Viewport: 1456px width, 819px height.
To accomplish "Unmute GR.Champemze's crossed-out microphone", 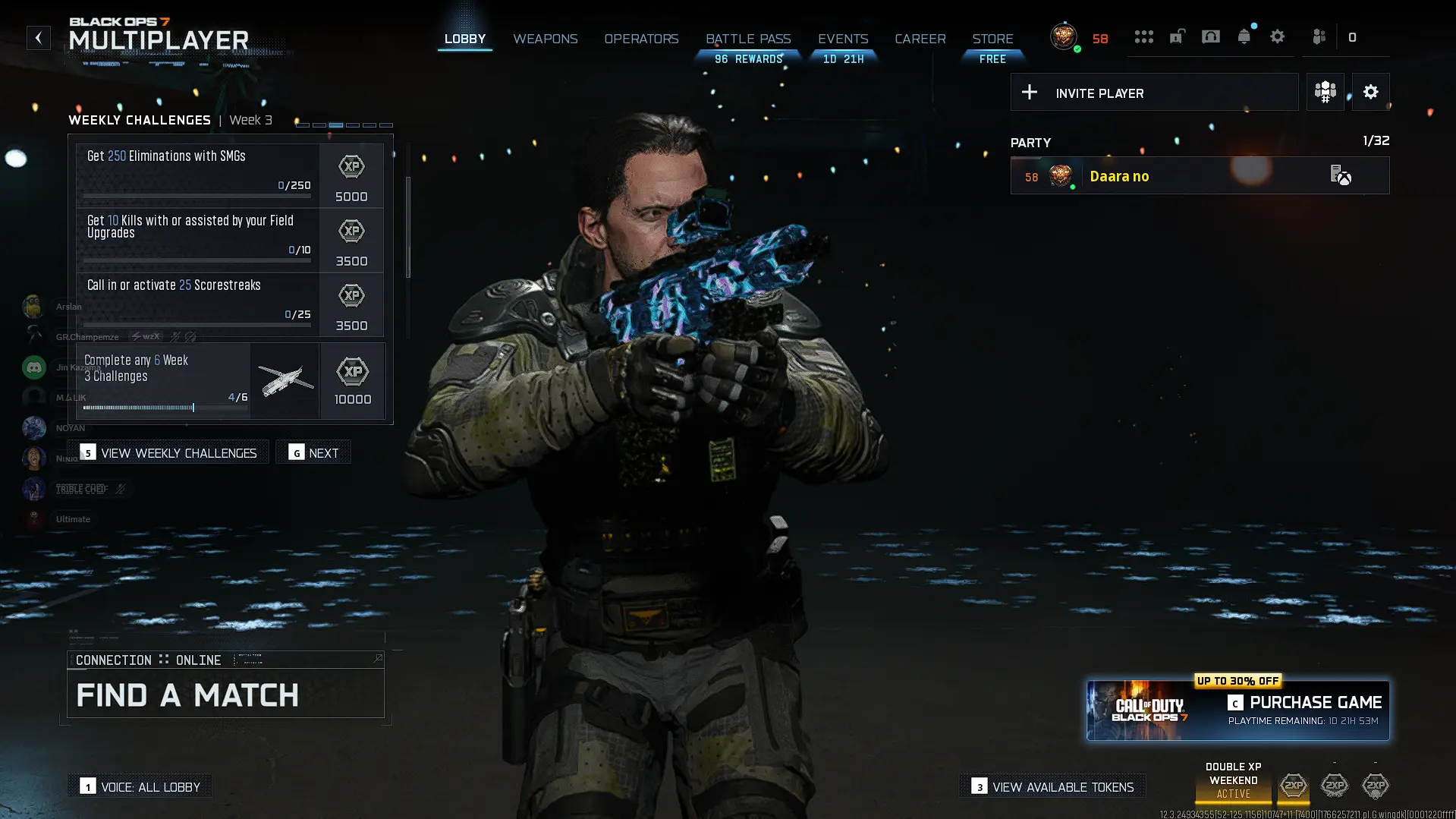I will pos(174,337).
